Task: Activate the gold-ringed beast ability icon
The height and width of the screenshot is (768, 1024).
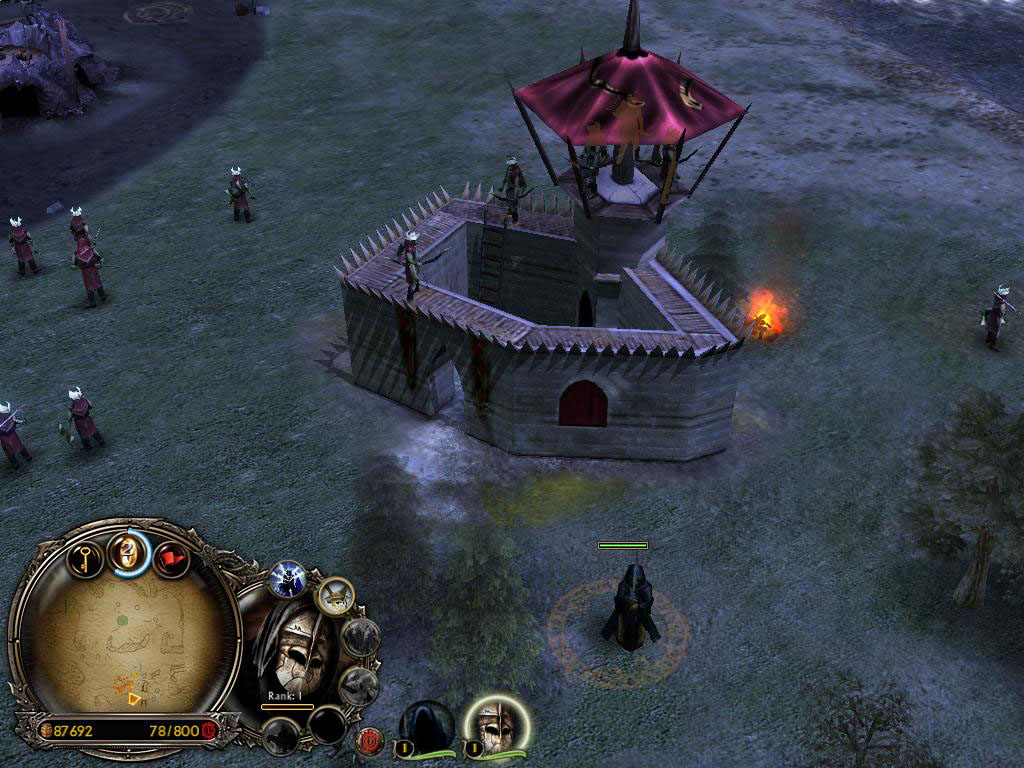Action: click(335, 597)
